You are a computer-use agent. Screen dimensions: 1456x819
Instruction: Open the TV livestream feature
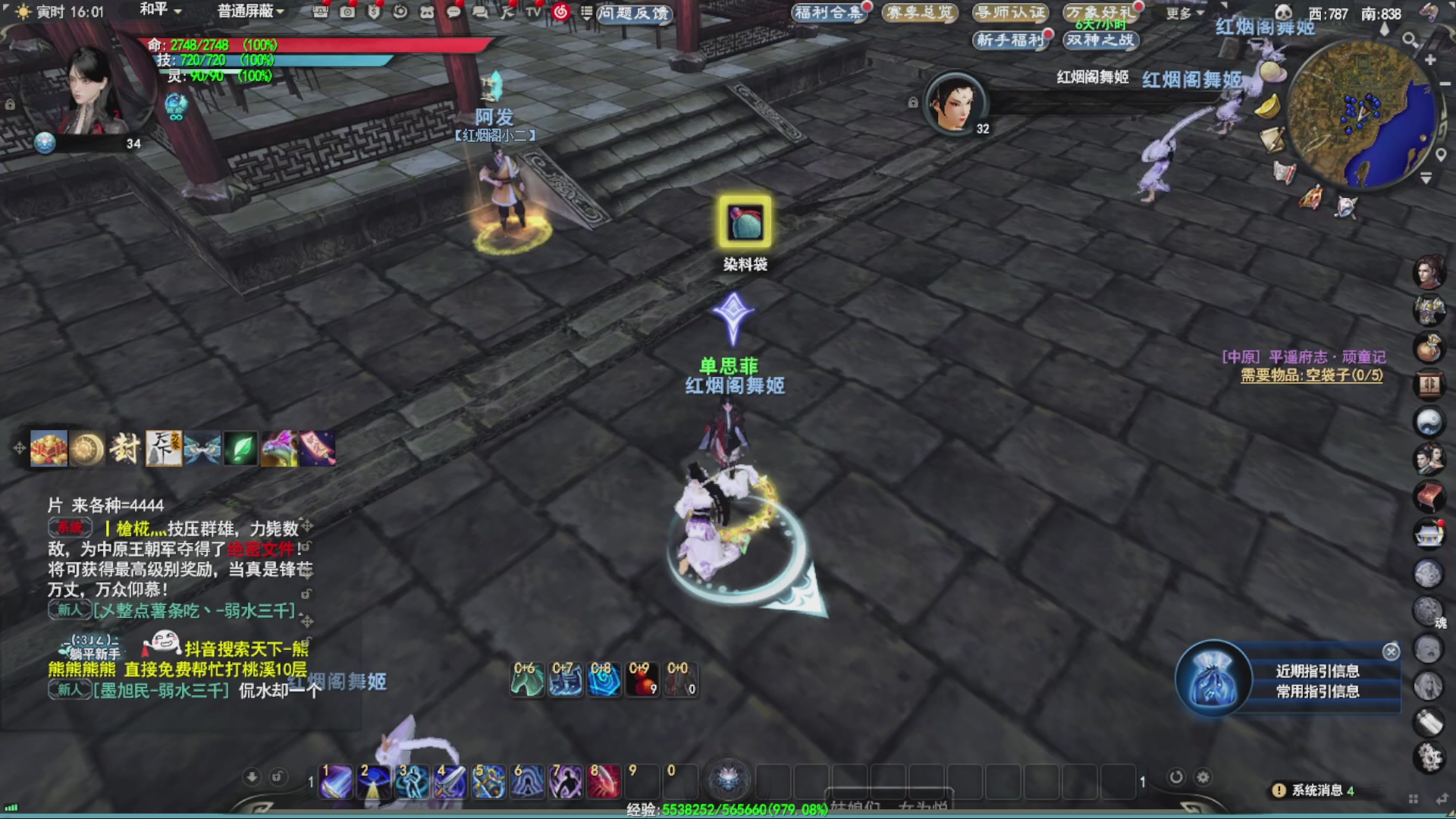(x=534, y=12)
